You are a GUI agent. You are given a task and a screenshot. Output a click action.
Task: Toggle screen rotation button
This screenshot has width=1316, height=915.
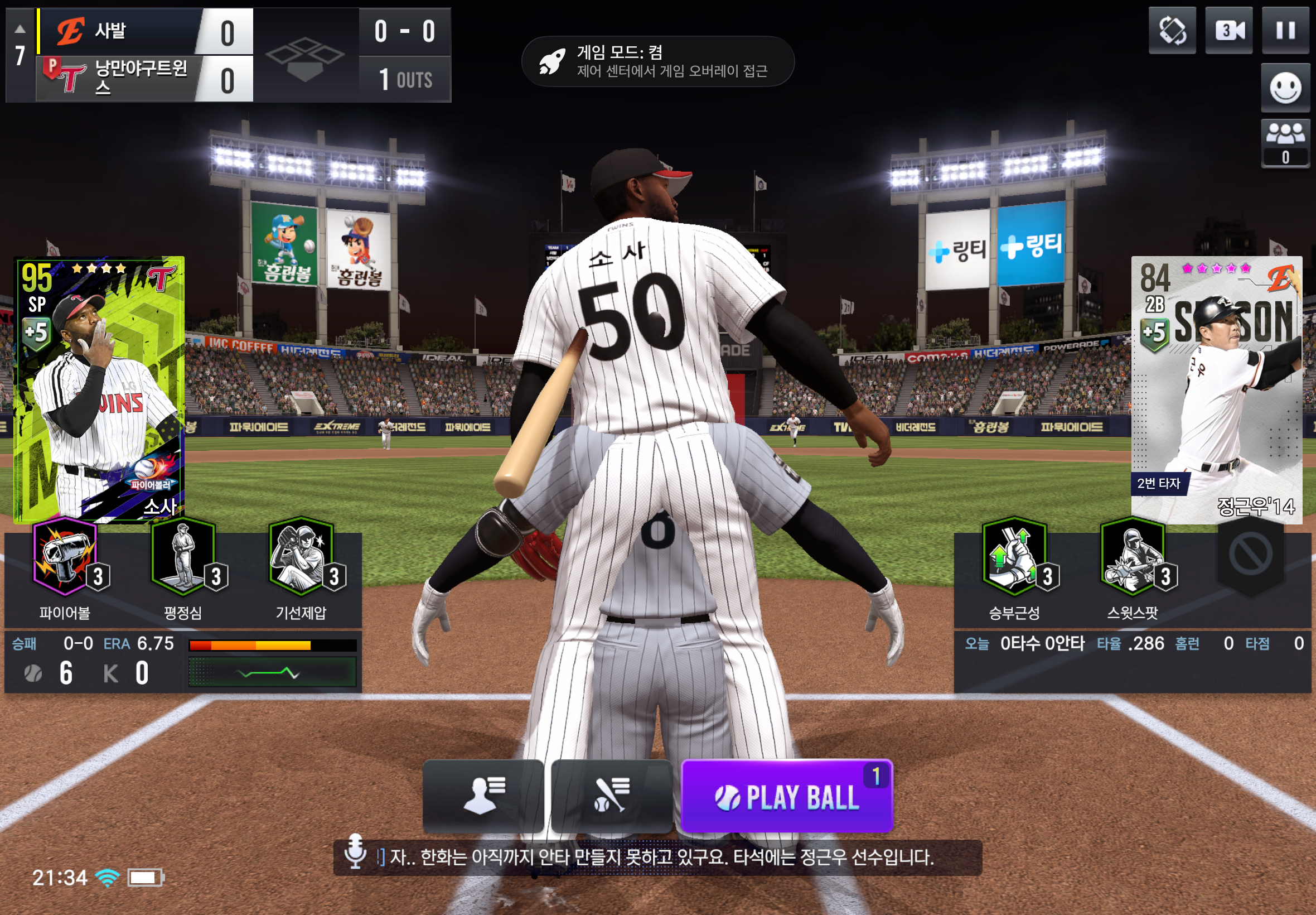1172,31
